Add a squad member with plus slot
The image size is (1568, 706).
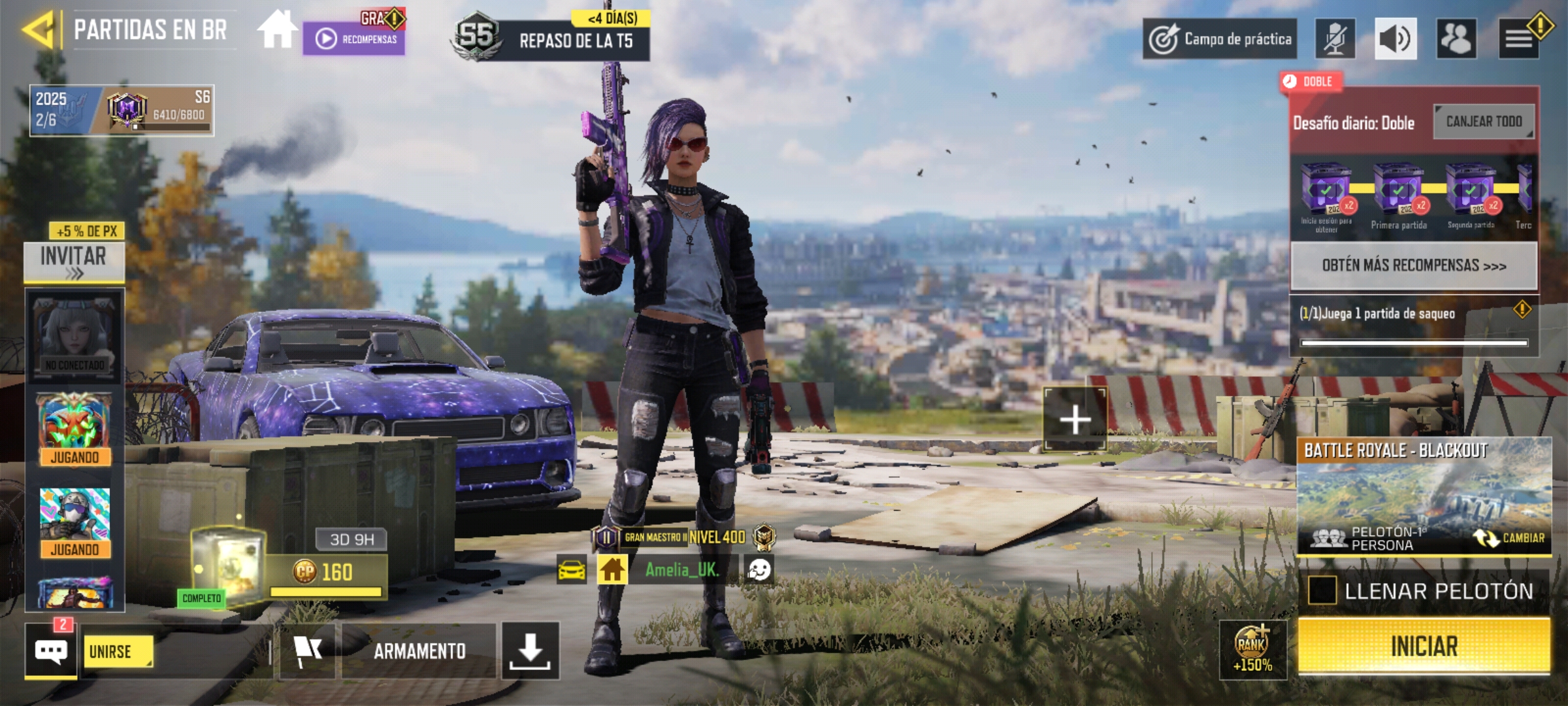pos(1075,419)
